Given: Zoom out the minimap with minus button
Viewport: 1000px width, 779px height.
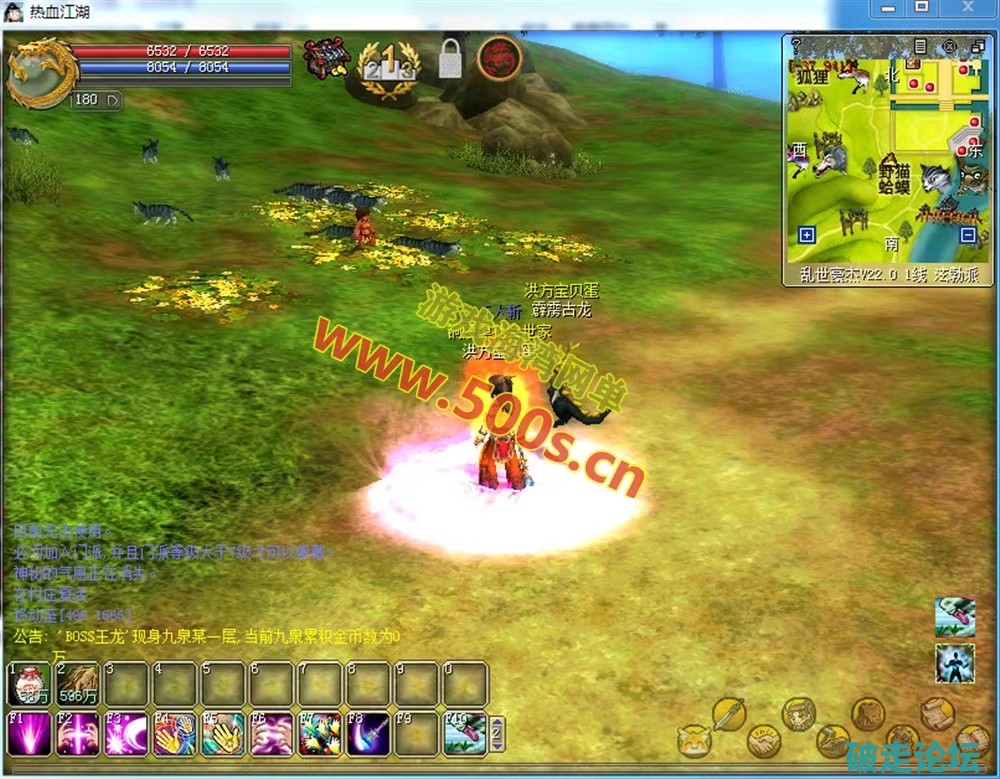Looking at the screenshot, I should [x=967, y=235].
